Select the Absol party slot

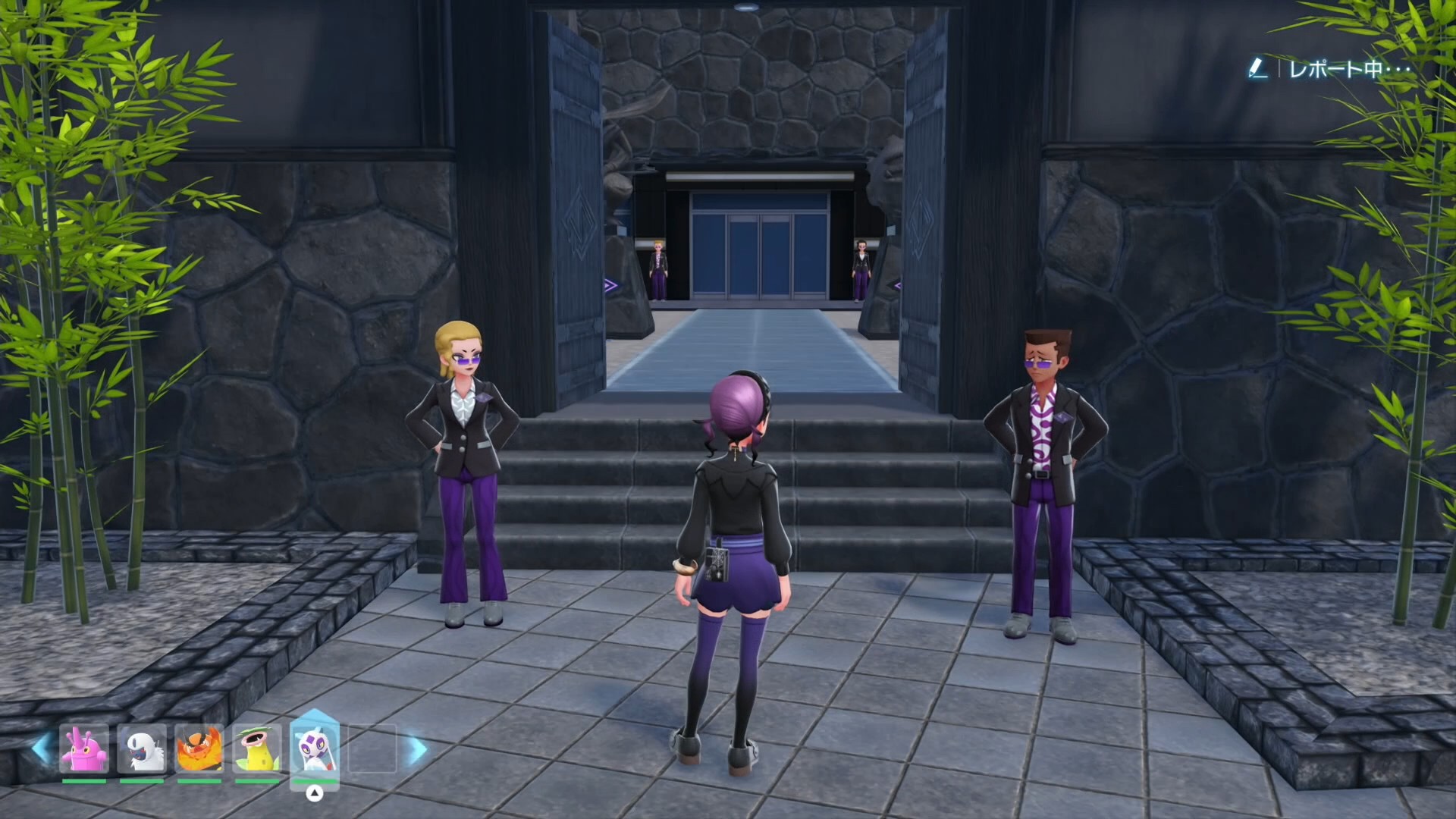142,748
